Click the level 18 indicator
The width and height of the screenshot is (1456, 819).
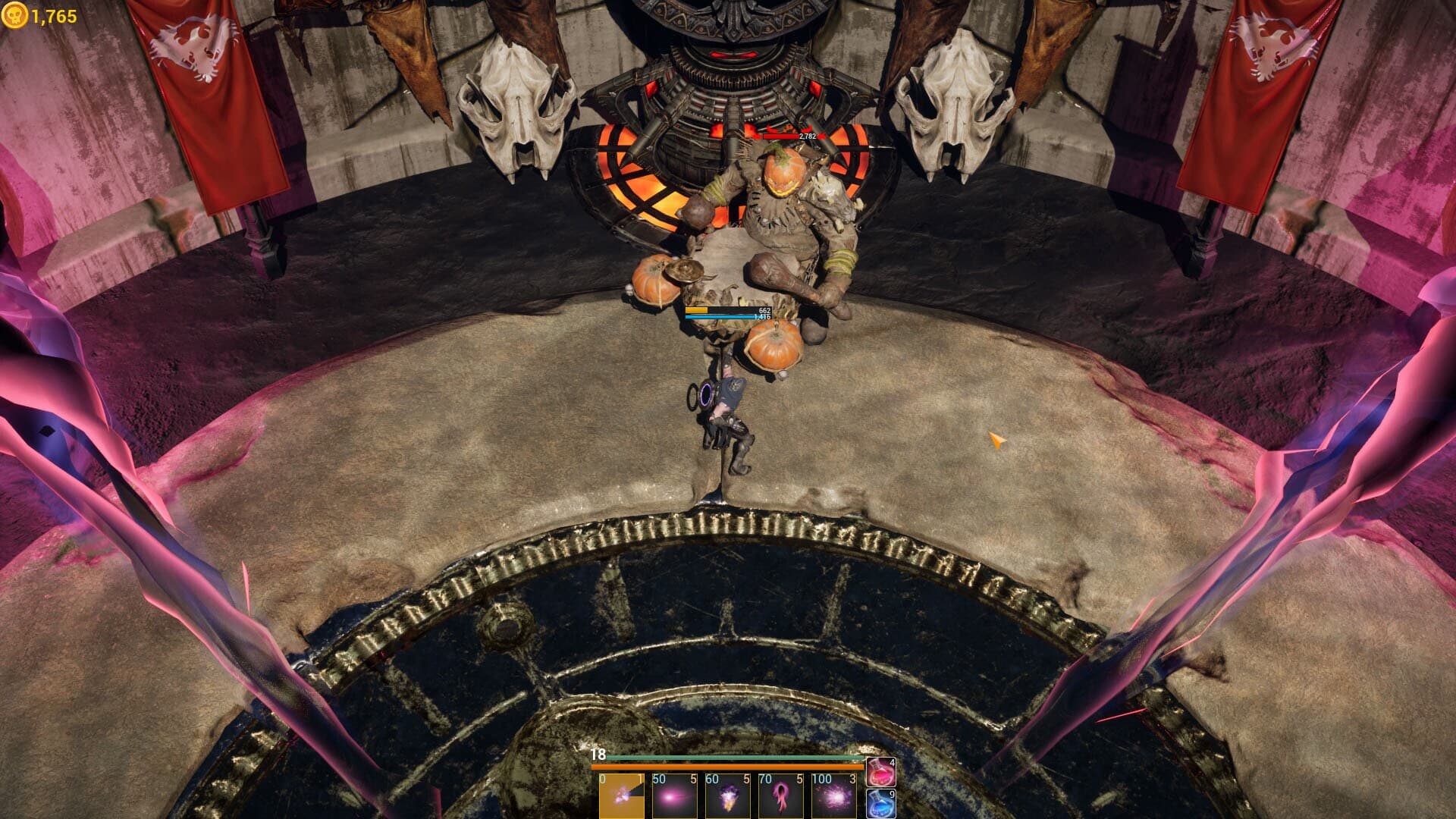click(598, 755)
